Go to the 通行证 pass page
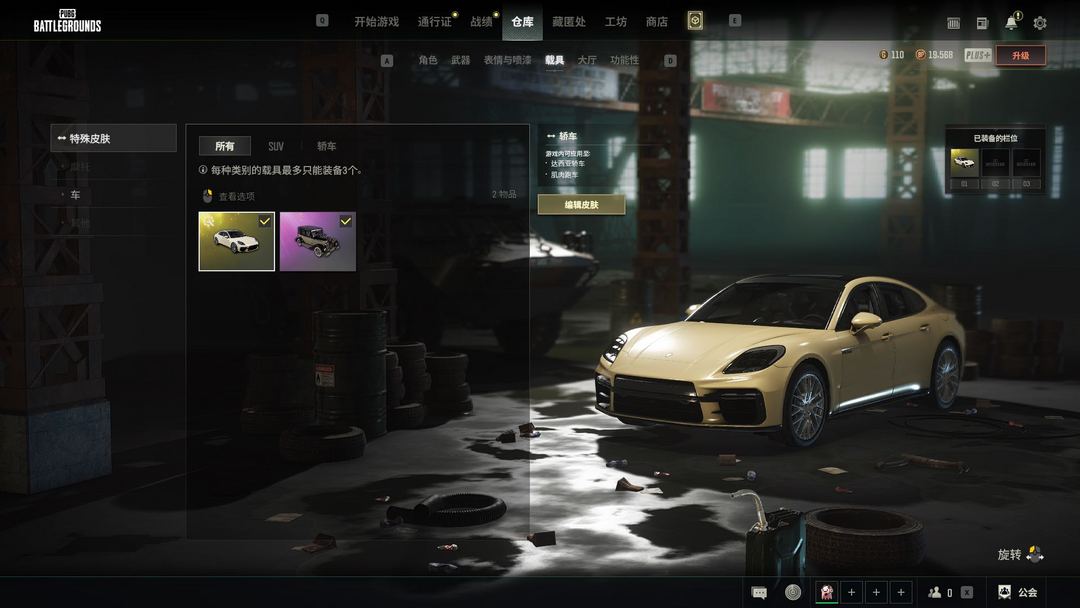The width and height of the screenshot is (1080, 608). point(435,22)
